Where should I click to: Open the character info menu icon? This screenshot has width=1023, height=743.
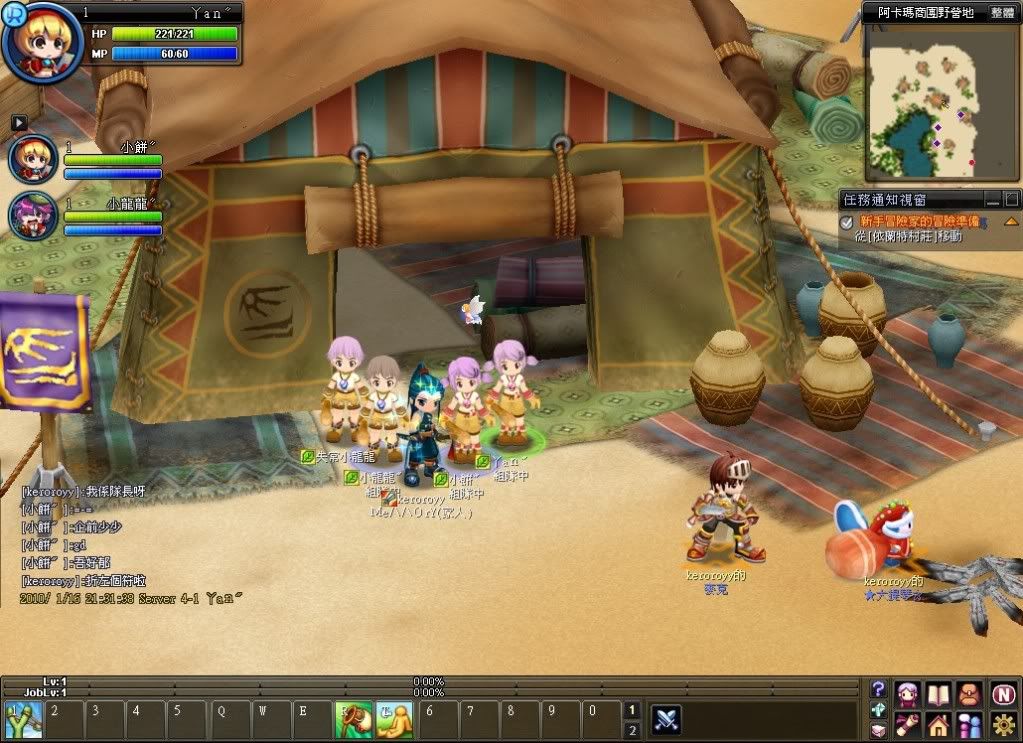click(908, 693)
